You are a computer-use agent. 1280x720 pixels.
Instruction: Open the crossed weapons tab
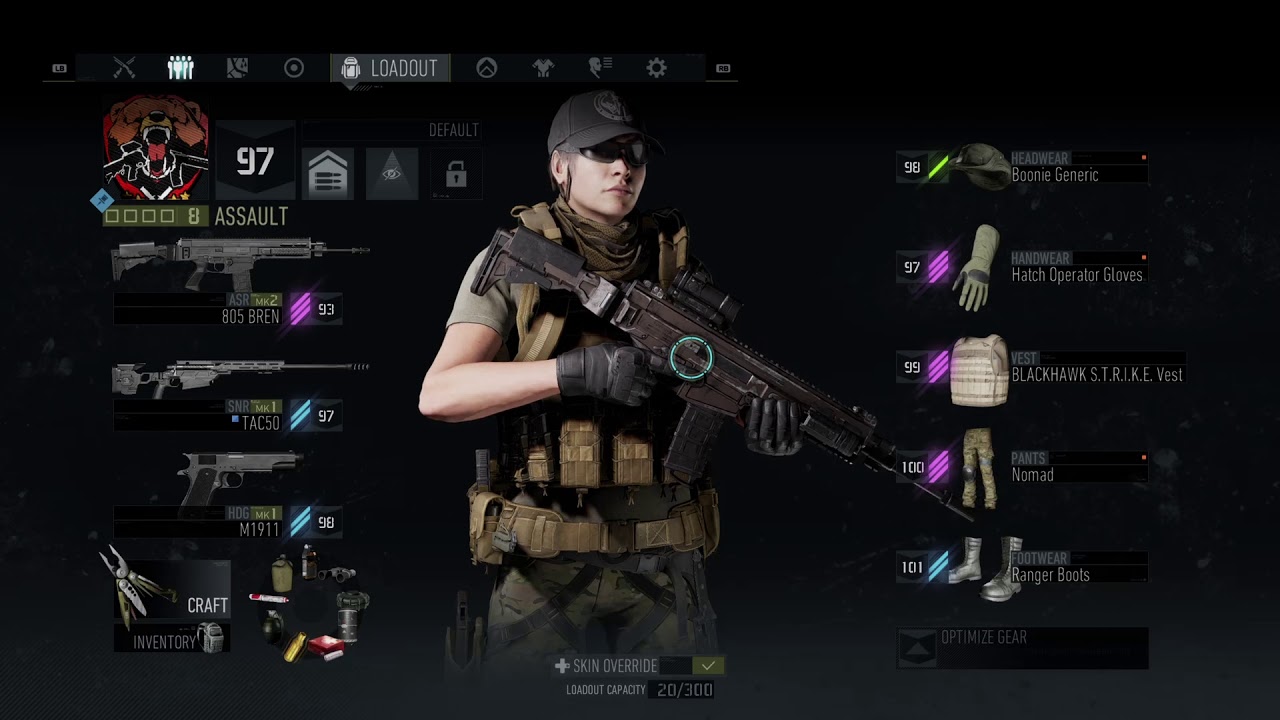click(x=124, y=68)
